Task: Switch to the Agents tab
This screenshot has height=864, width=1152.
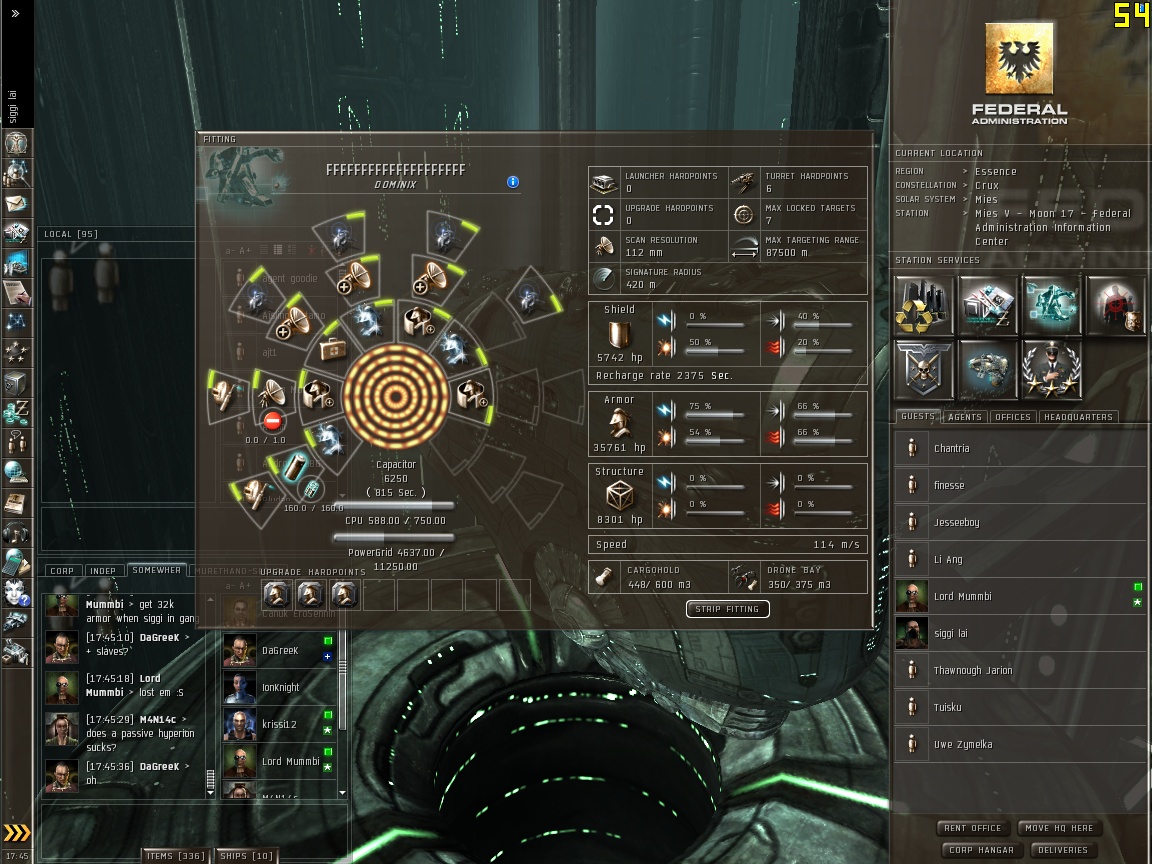Action: [965, 417]
